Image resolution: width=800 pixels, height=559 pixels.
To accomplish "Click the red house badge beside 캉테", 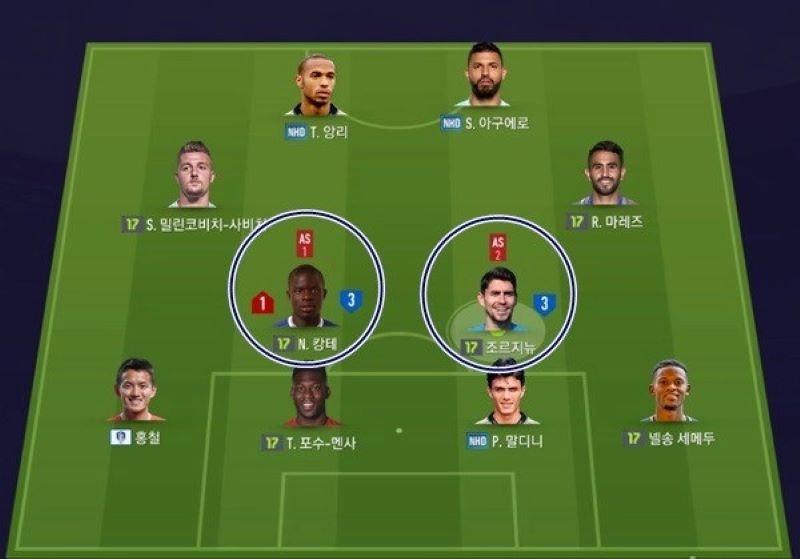I will point(262,302).
